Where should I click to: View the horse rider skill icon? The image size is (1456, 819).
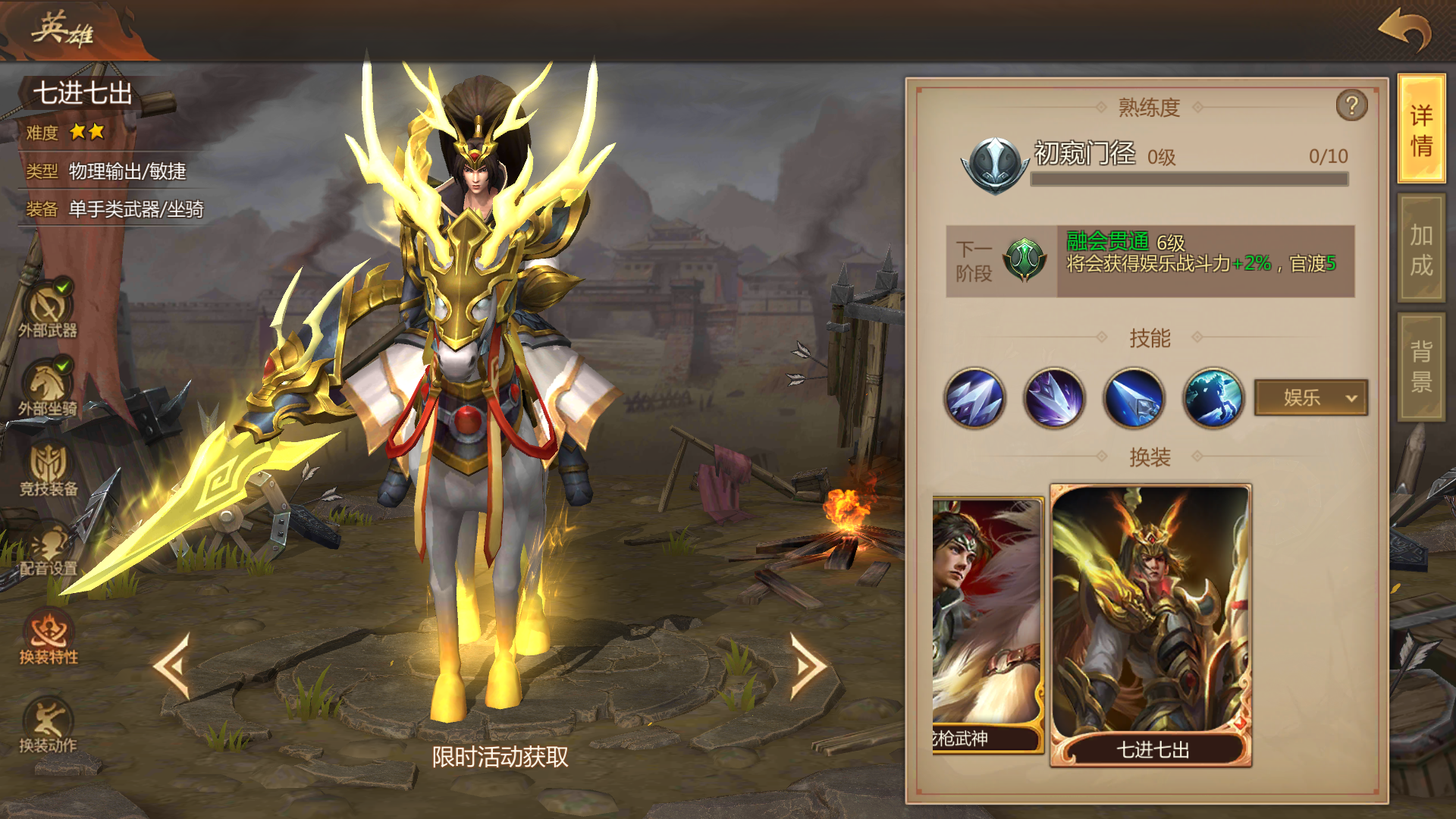coord(1213,398)
